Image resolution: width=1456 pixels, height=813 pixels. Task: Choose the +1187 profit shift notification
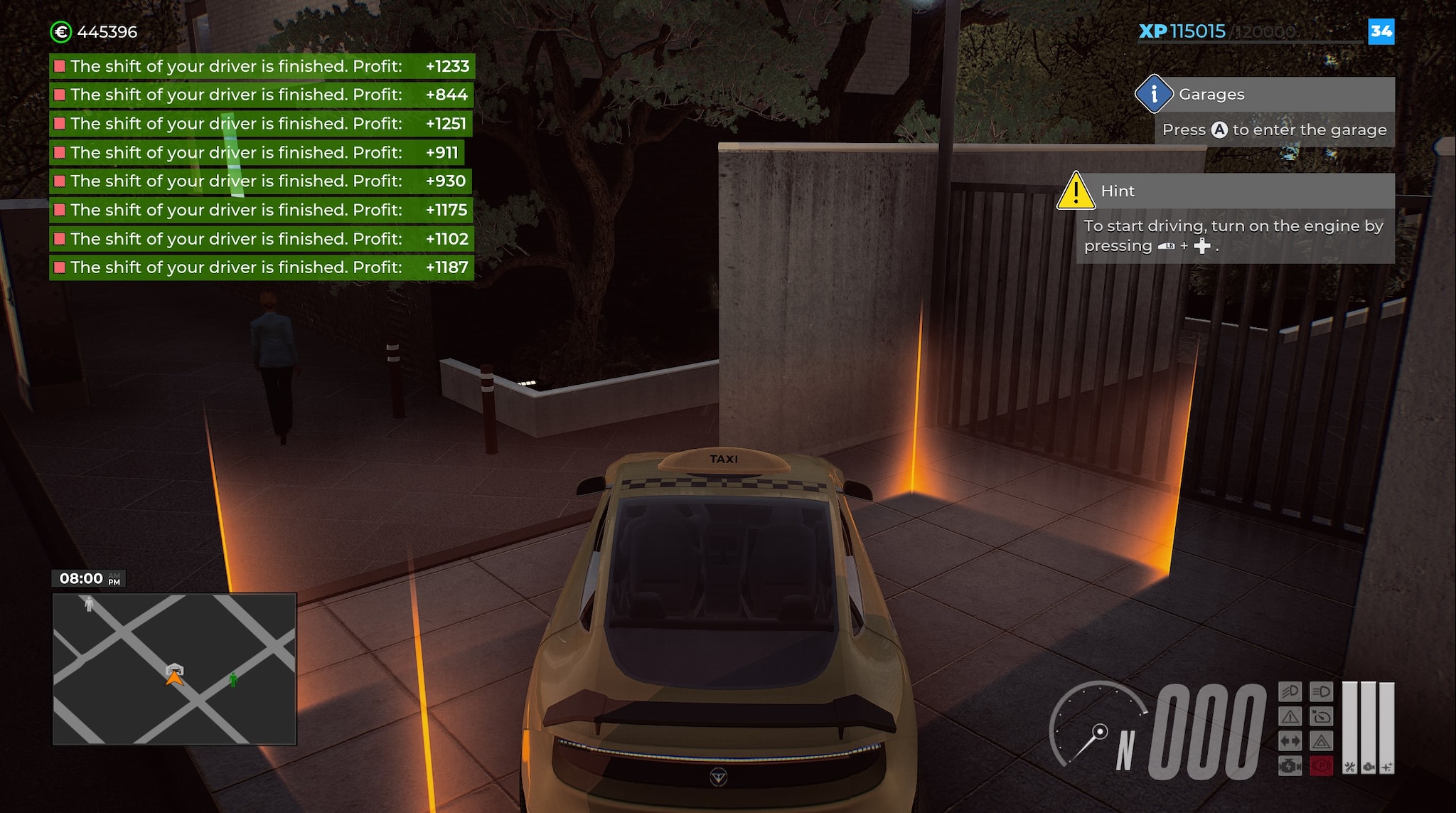(x=262, y=267)
